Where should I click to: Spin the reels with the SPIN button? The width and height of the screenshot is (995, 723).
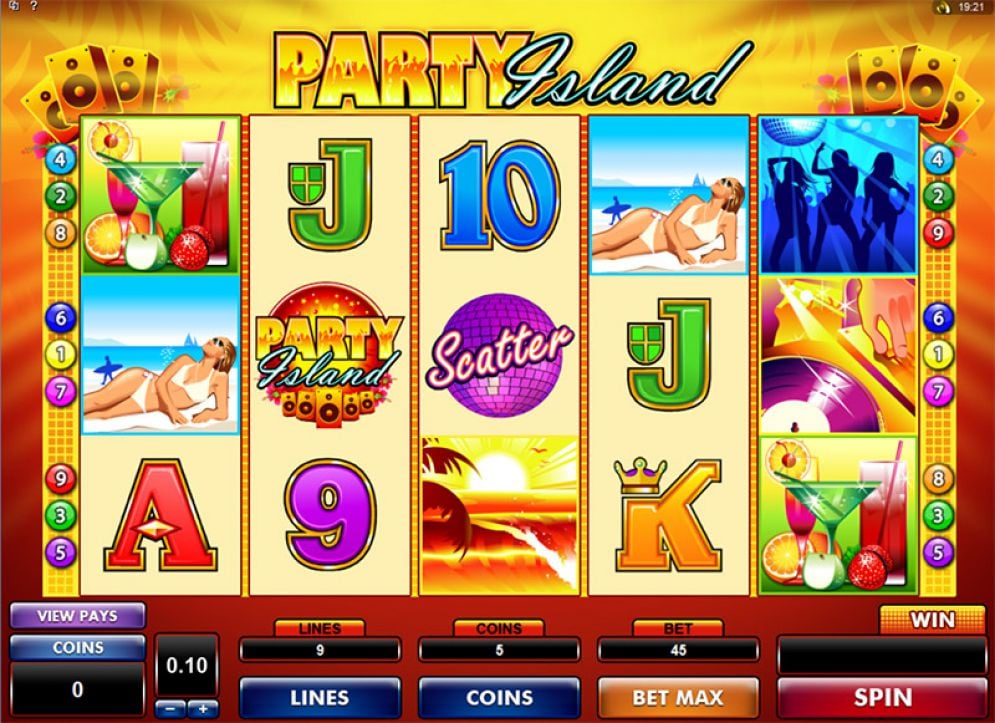point(882,697)
